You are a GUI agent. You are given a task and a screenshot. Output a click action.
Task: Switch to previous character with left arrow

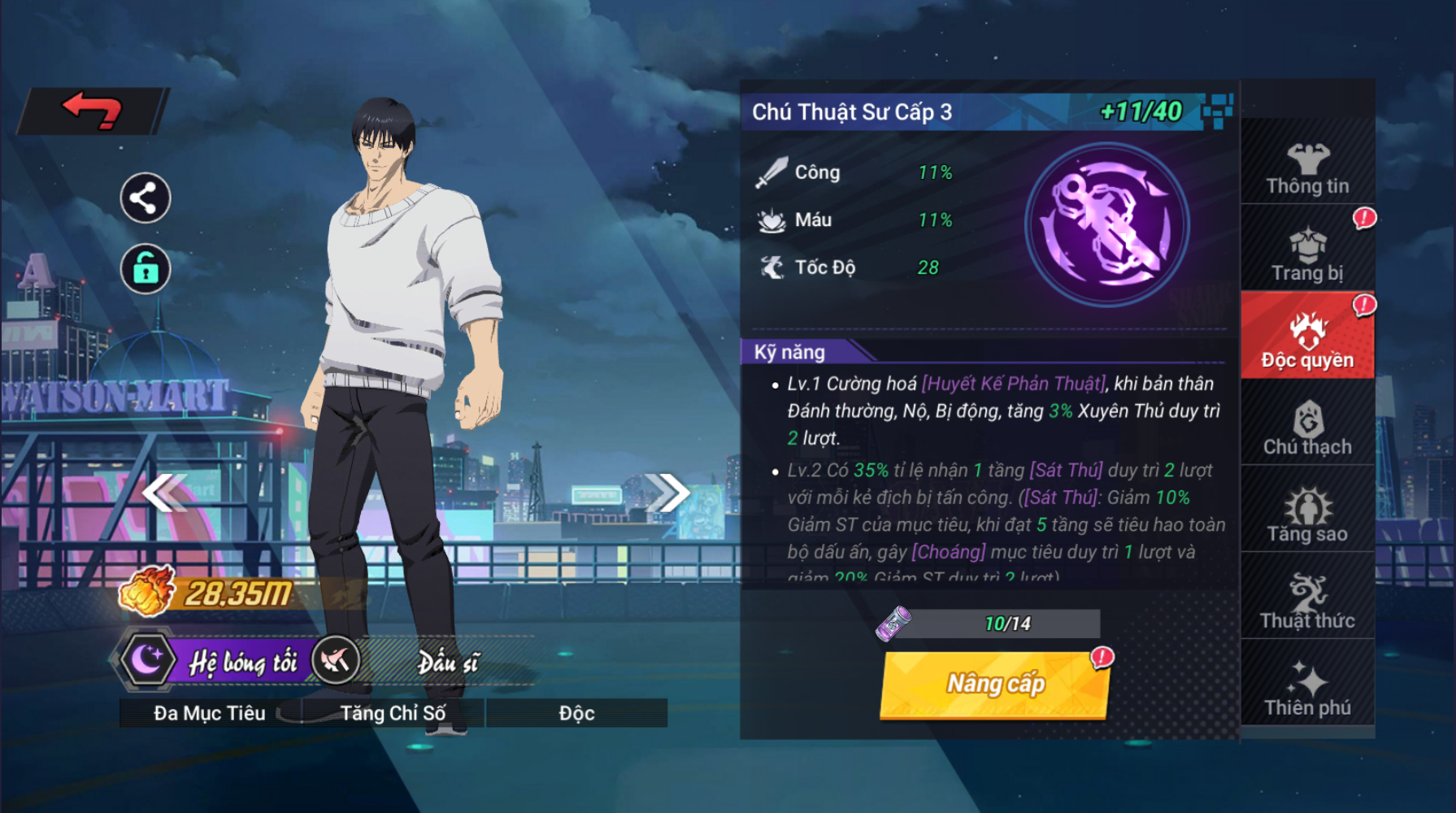165,493
